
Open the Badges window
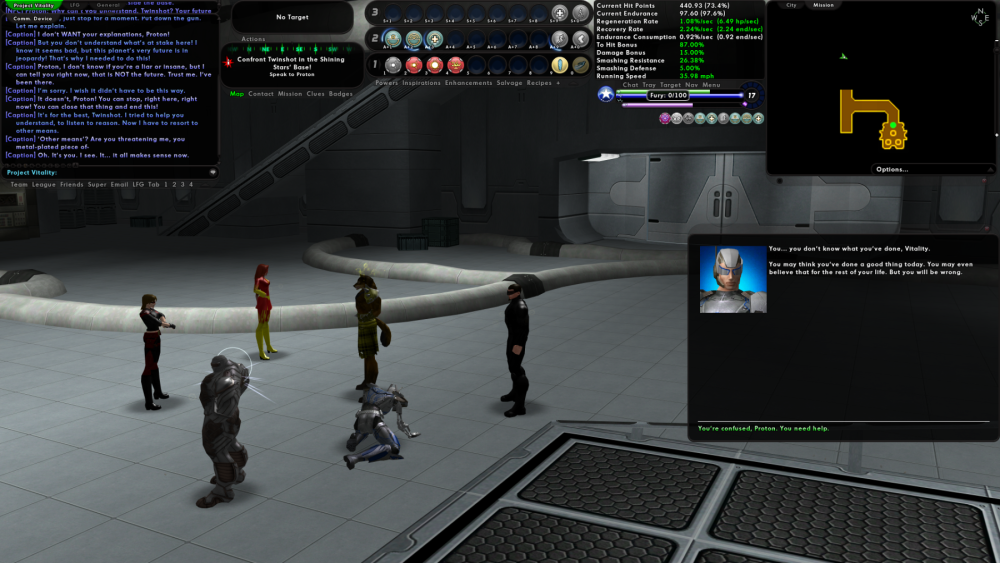click(341, 94)
